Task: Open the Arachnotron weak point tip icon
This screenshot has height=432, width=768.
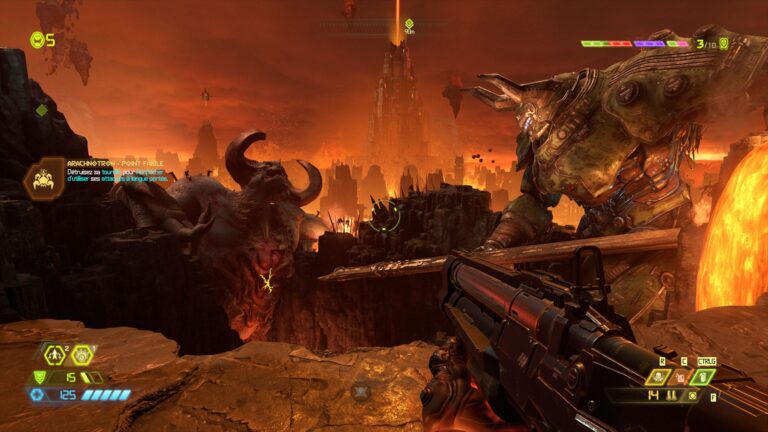Action: (43, 178)
